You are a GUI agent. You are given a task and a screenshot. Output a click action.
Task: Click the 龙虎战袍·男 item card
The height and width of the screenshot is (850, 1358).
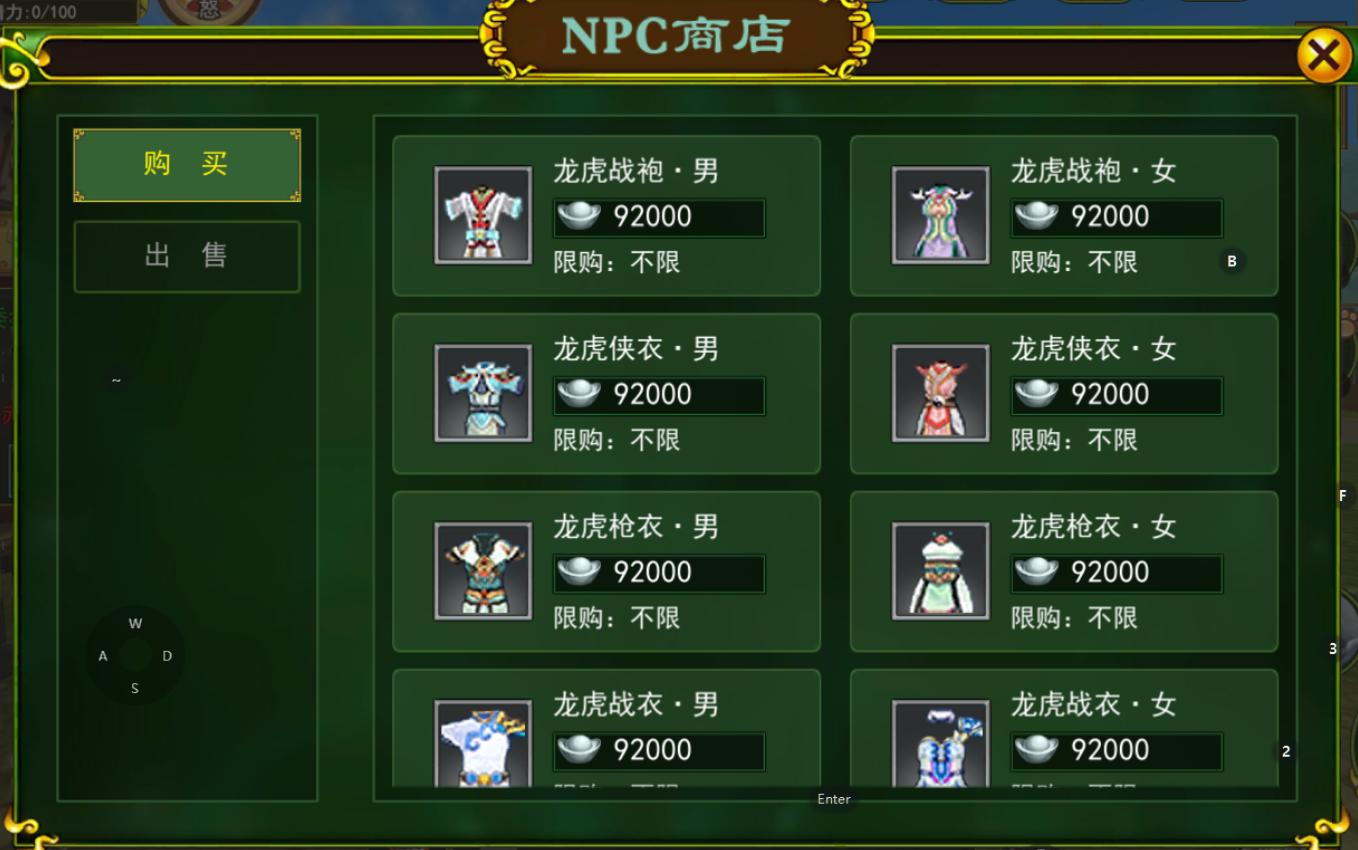coord(605,215)
